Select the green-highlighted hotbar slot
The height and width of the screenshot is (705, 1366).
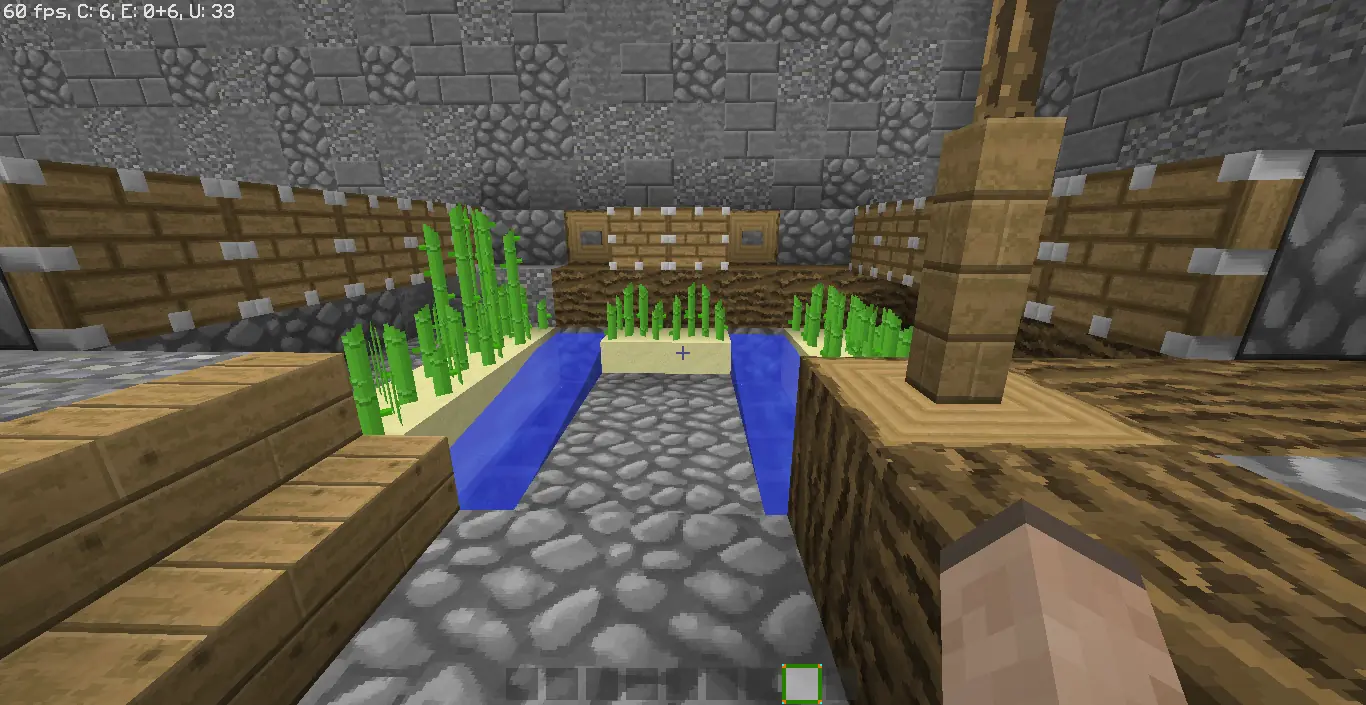pos(801,684)
